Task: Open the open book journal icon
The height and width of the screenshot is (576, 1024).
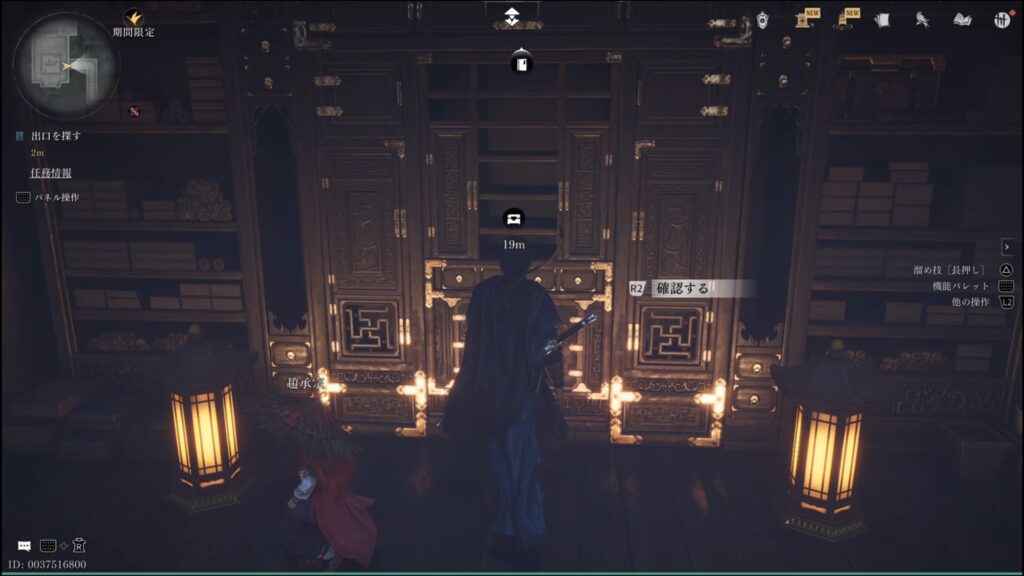Action: (962, 19)
